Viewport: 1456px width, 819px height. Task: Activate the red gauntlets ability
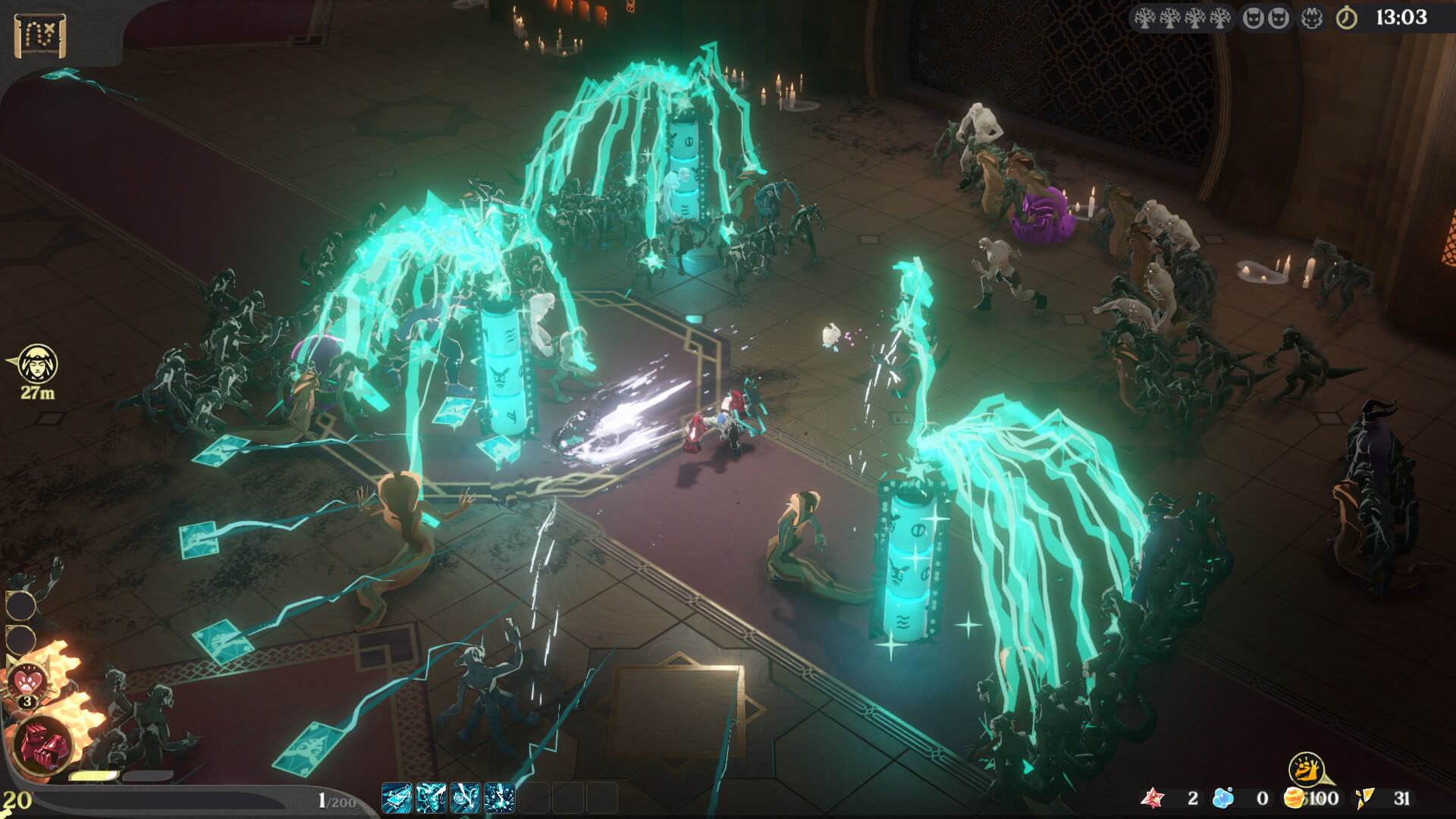[42, 745]
